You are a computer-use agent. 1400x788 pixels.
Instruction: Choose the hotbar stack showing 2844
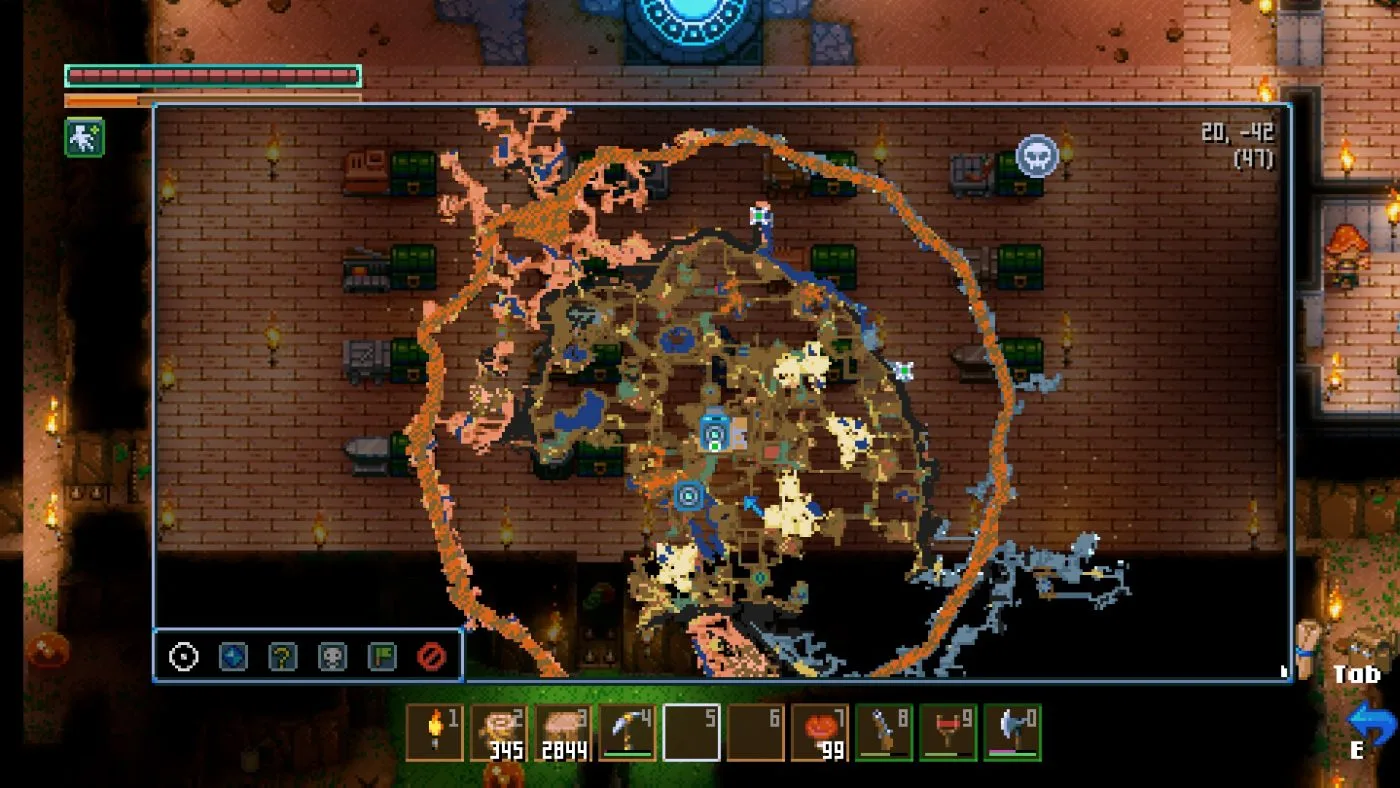563,733
